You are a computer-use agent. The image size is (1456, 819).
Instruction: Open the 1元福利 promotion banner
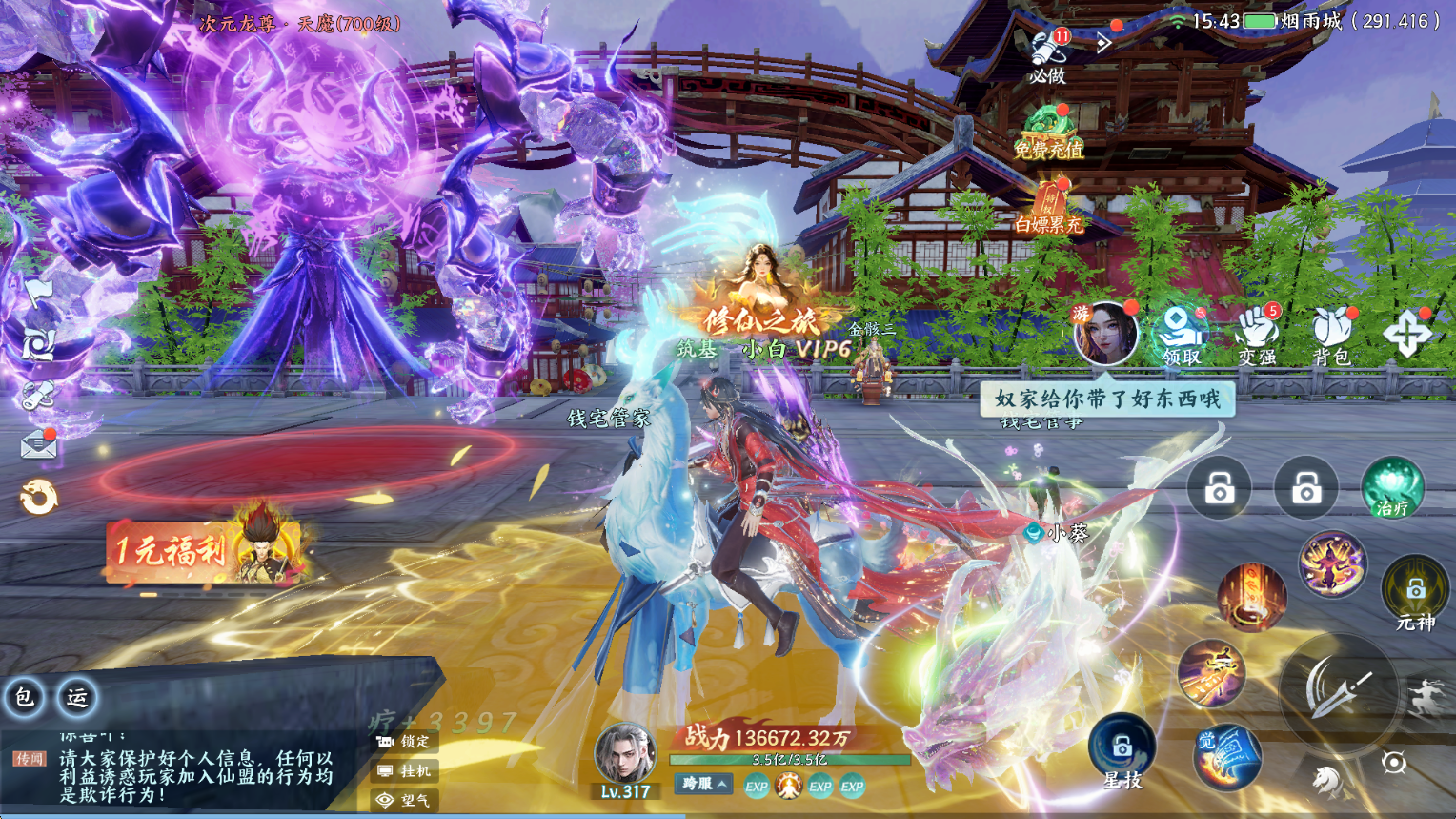tap(205, 551)
